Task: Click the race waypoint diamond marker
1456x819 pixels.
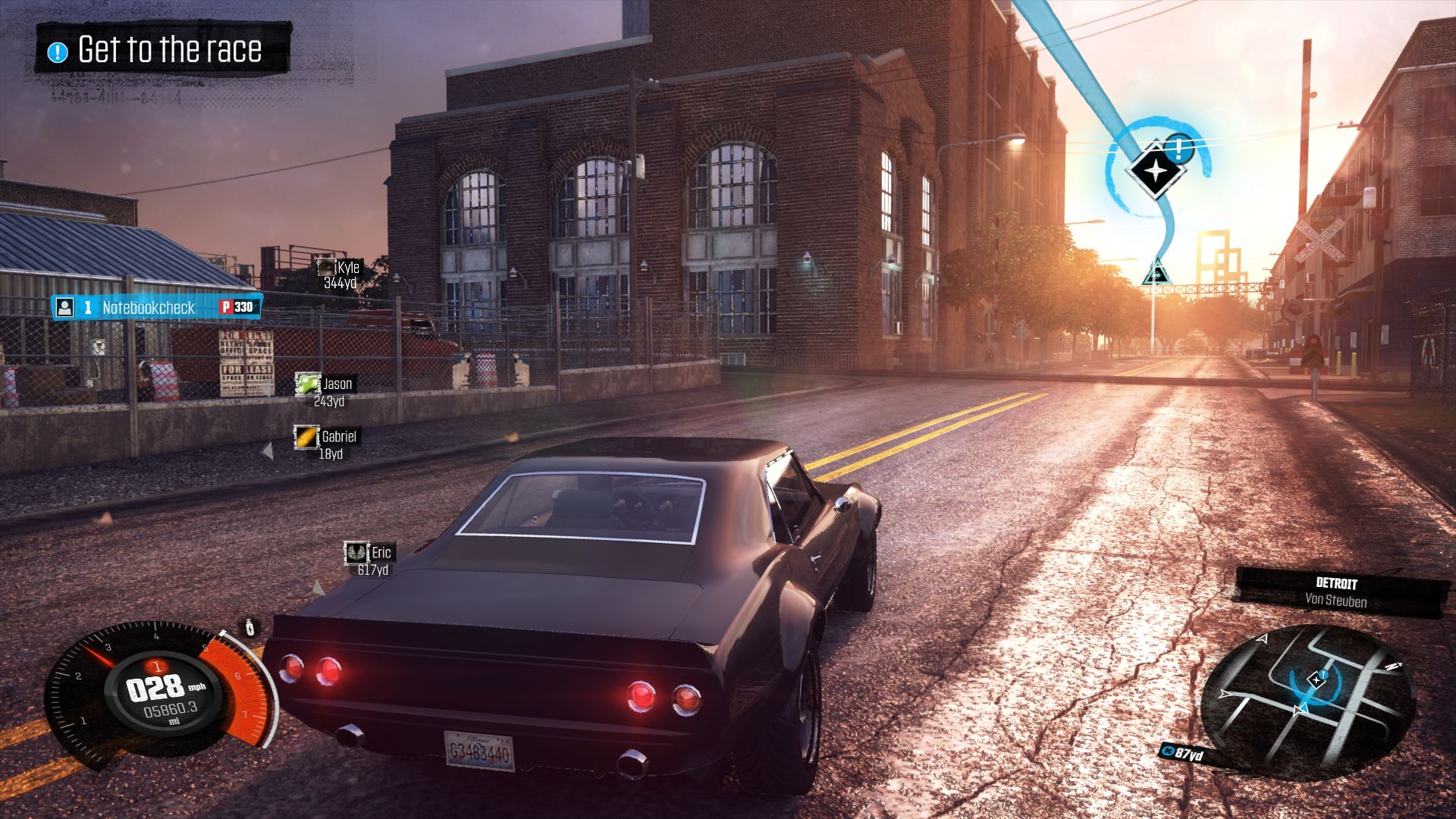Action: point(1155,171)
